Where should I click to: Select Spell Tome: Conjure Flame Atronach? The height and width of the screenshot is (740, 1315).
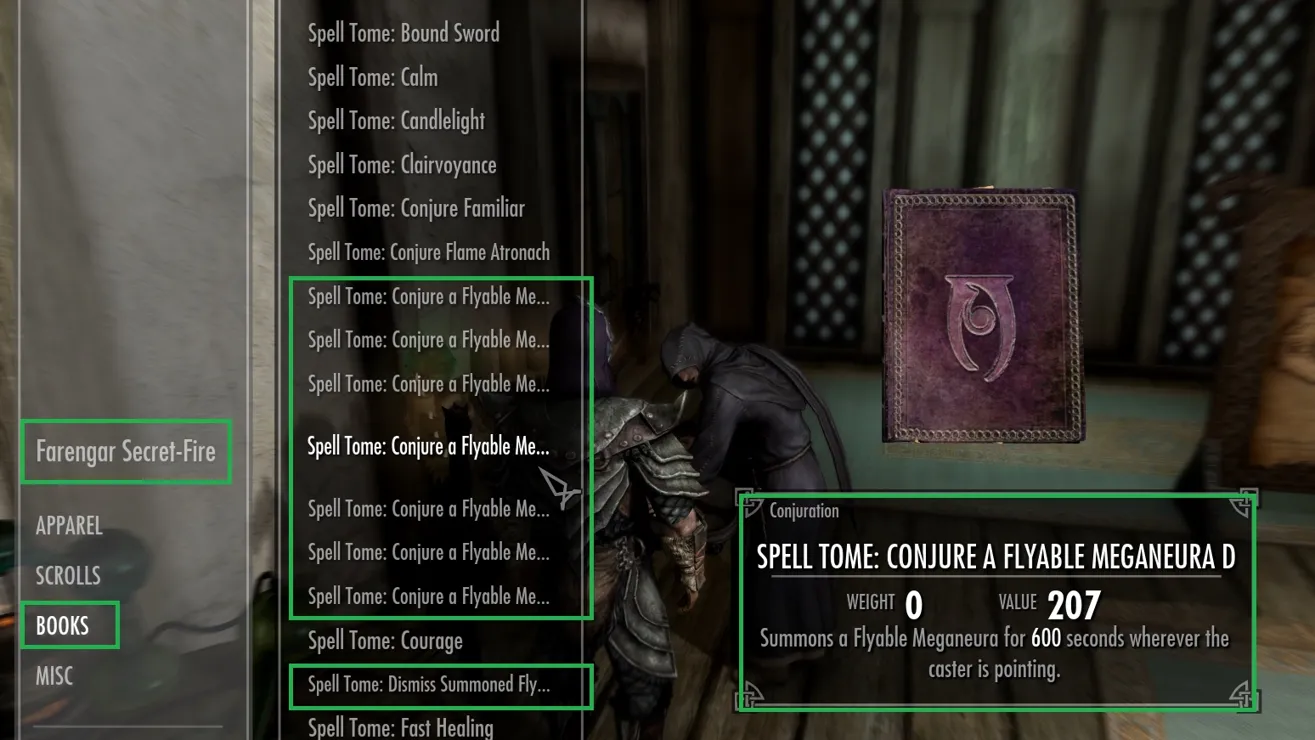coord(428,253)
